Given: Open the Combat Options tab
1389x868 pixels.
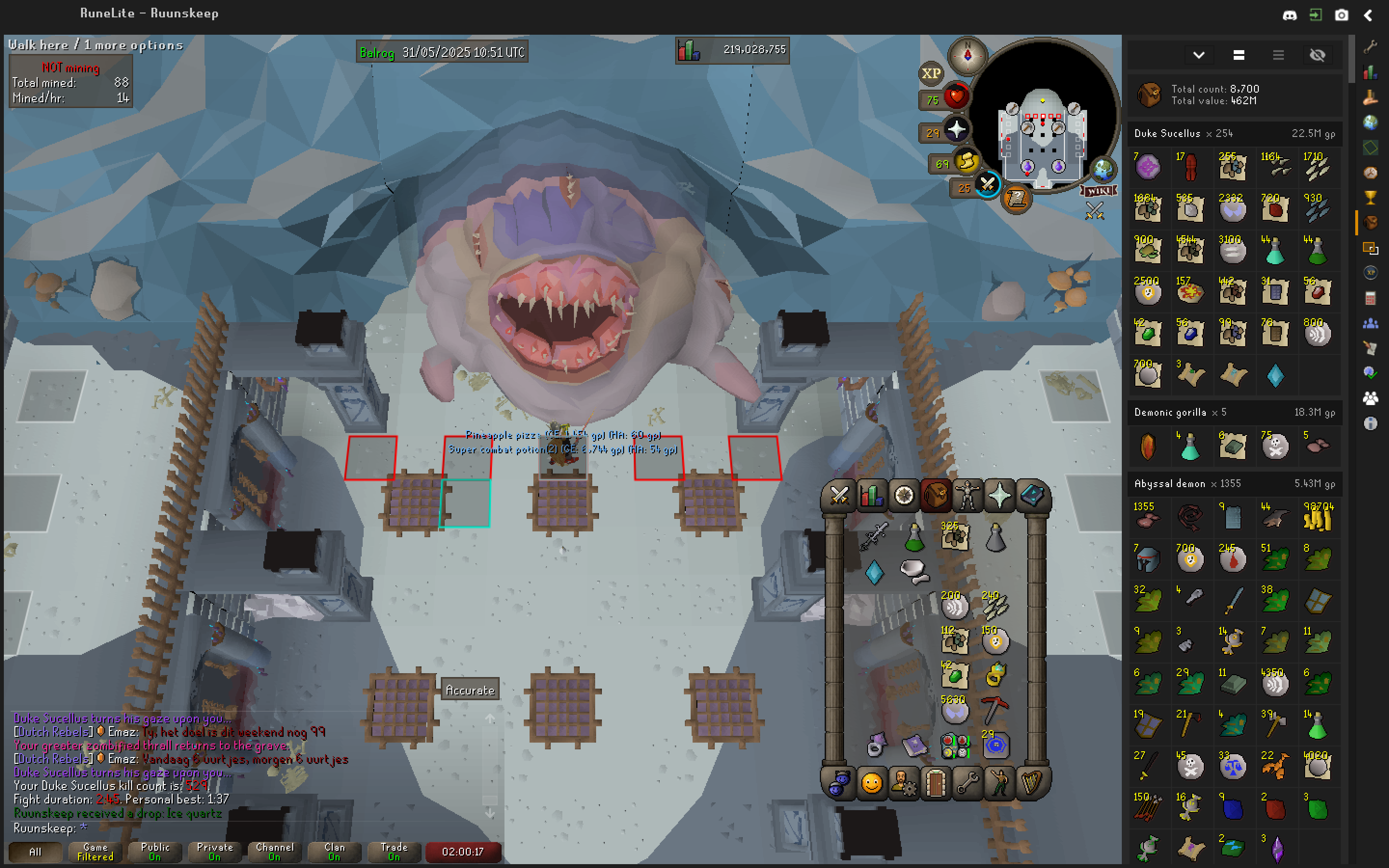Looking at the screenshot, I should pos(839,496).
